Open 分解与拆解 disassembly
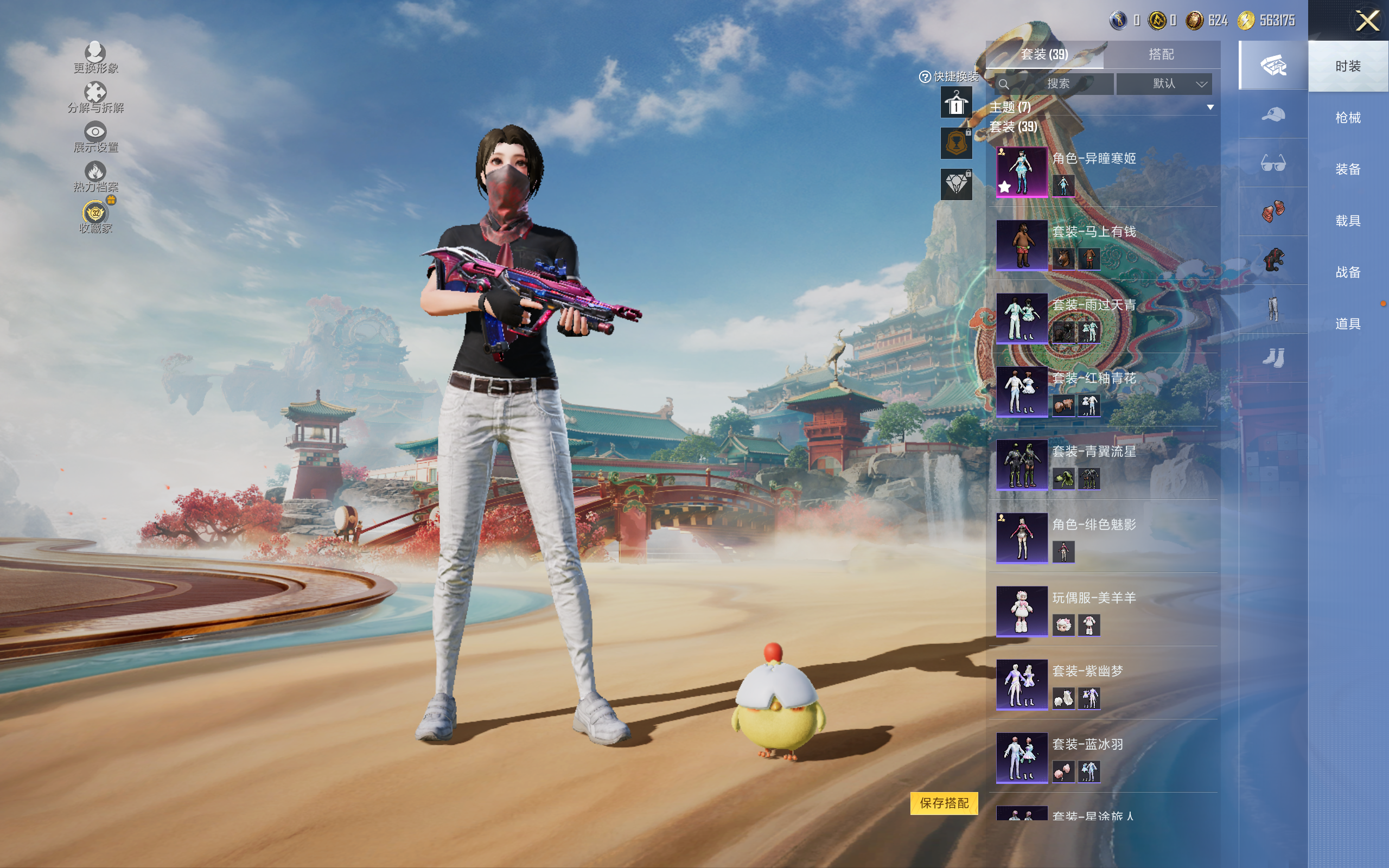This screenshot has height=868, width=1389. (95, 97)
